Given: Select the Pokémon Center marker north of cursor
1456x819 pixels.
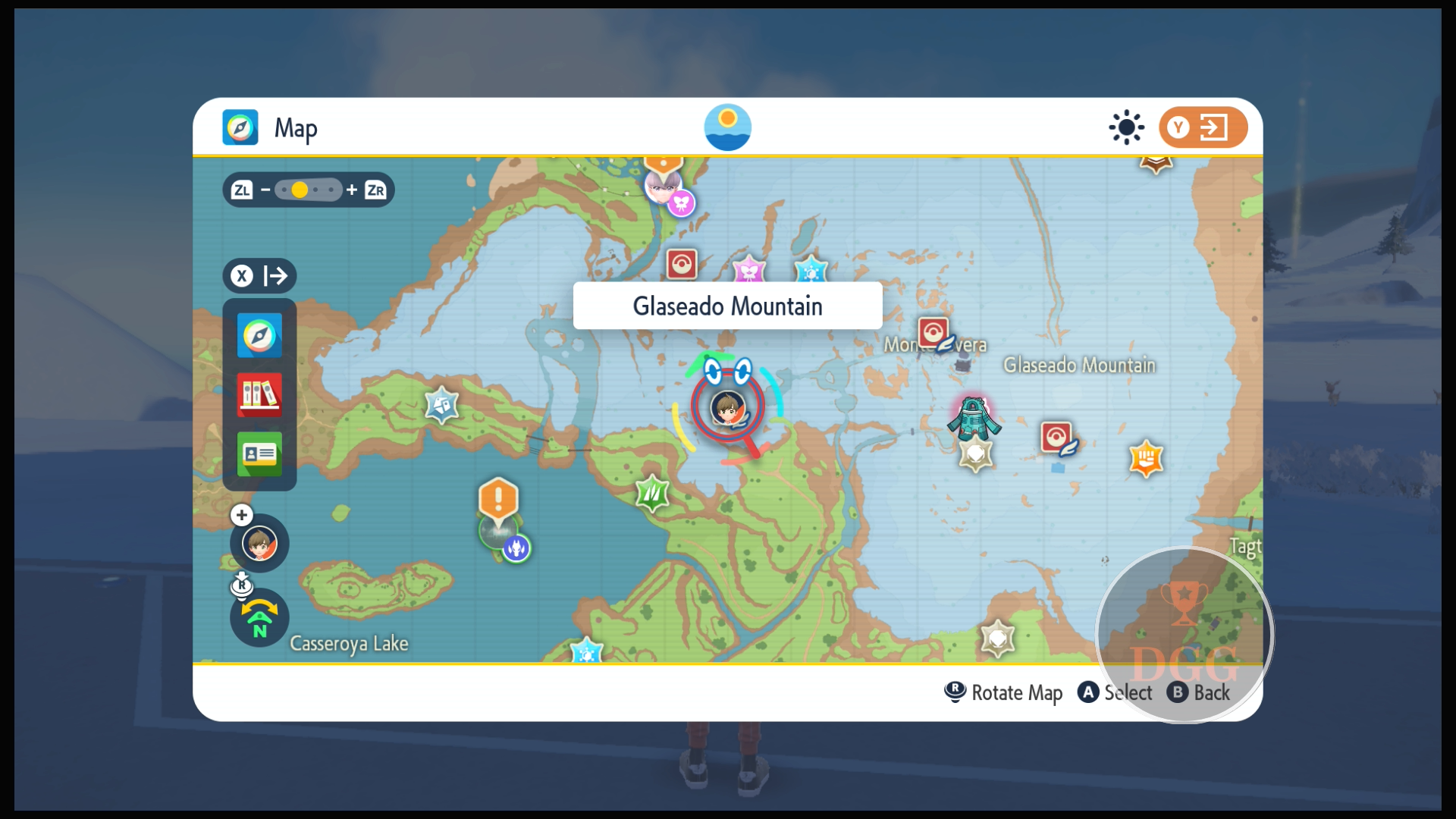Looking at the screenshot, I should click(x=681, y=265).
